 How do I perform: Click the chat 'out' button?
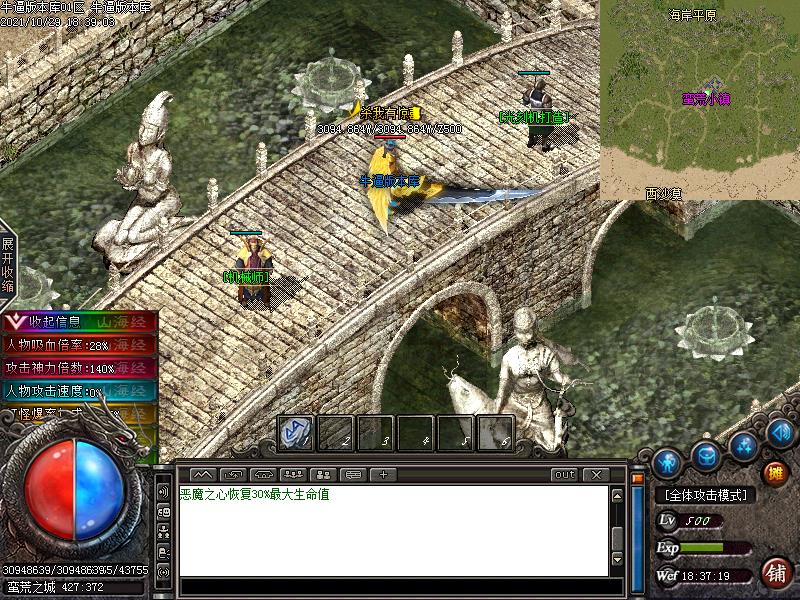(x=565, y=475)
